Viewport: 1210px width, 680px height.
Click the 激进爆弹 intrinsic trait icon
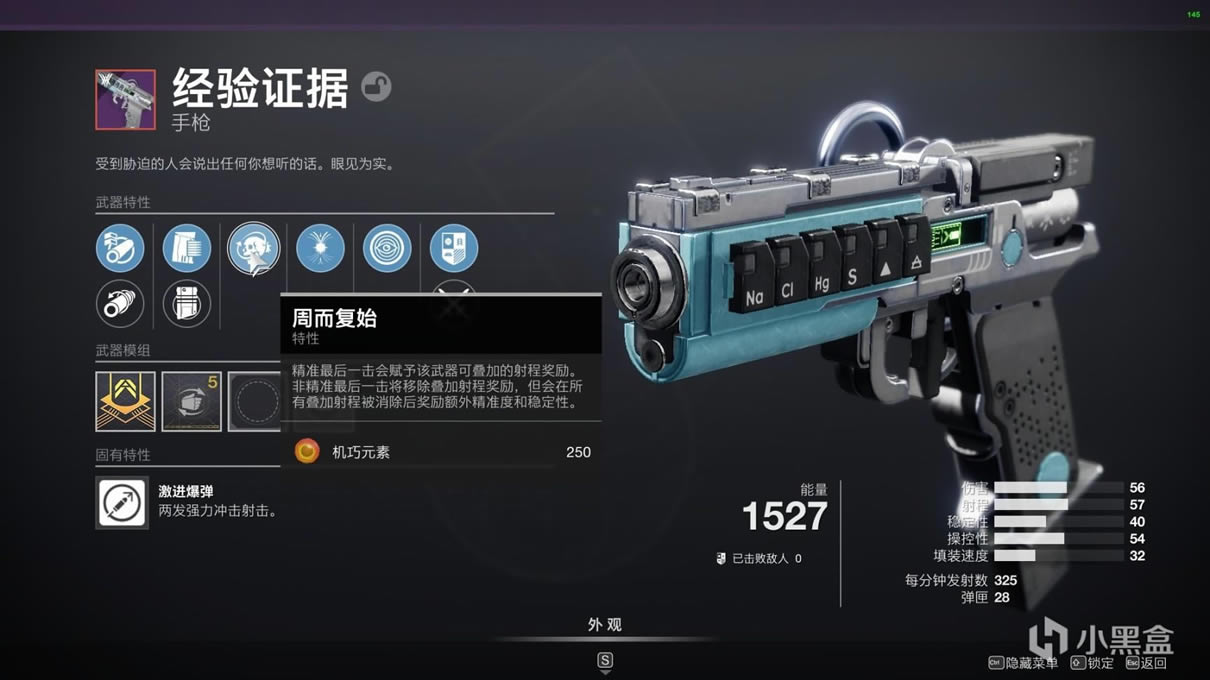click(x=122, y=502)
